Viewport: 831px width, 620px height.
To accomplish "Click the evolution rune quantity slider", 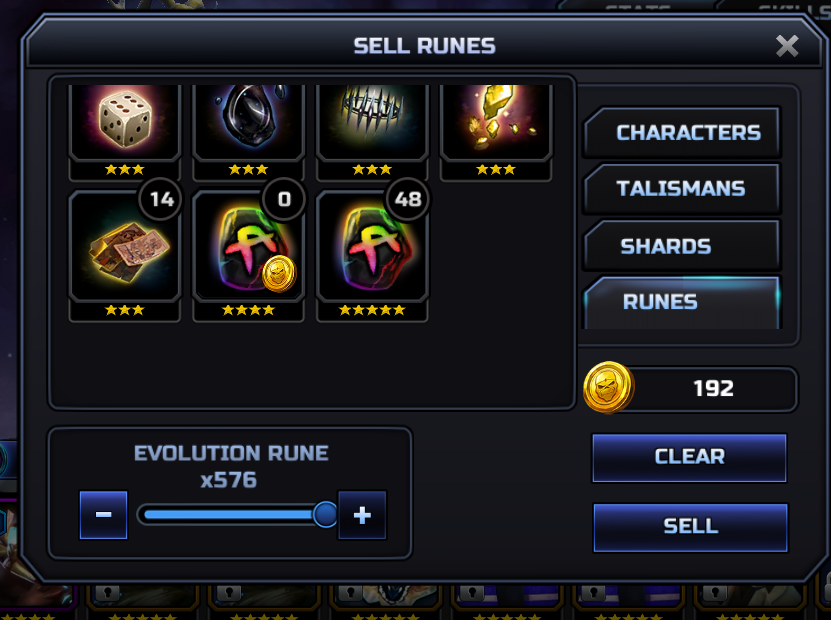I will 232,515.
